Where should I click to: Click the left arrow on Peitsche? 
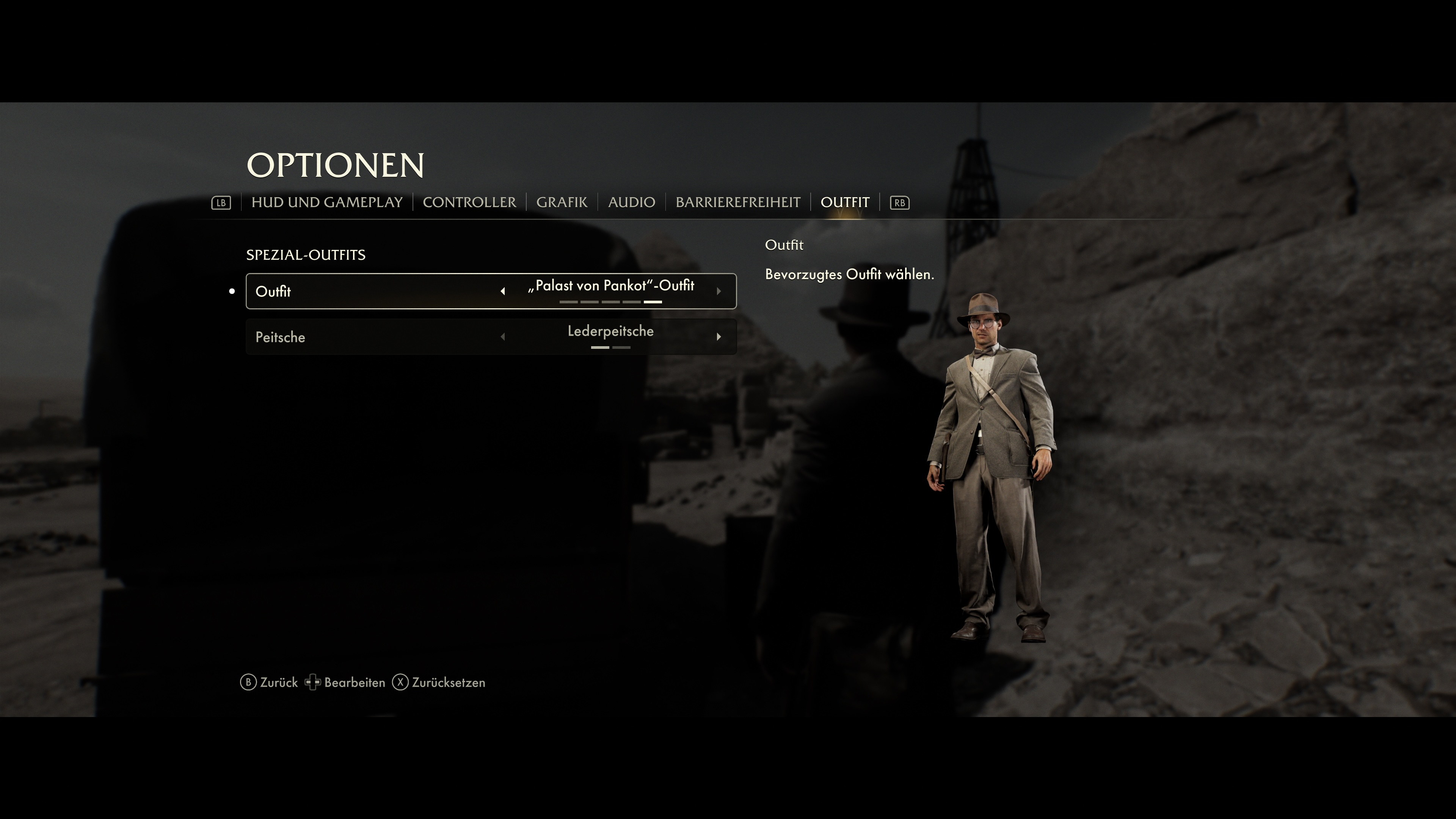coord(502,337)
